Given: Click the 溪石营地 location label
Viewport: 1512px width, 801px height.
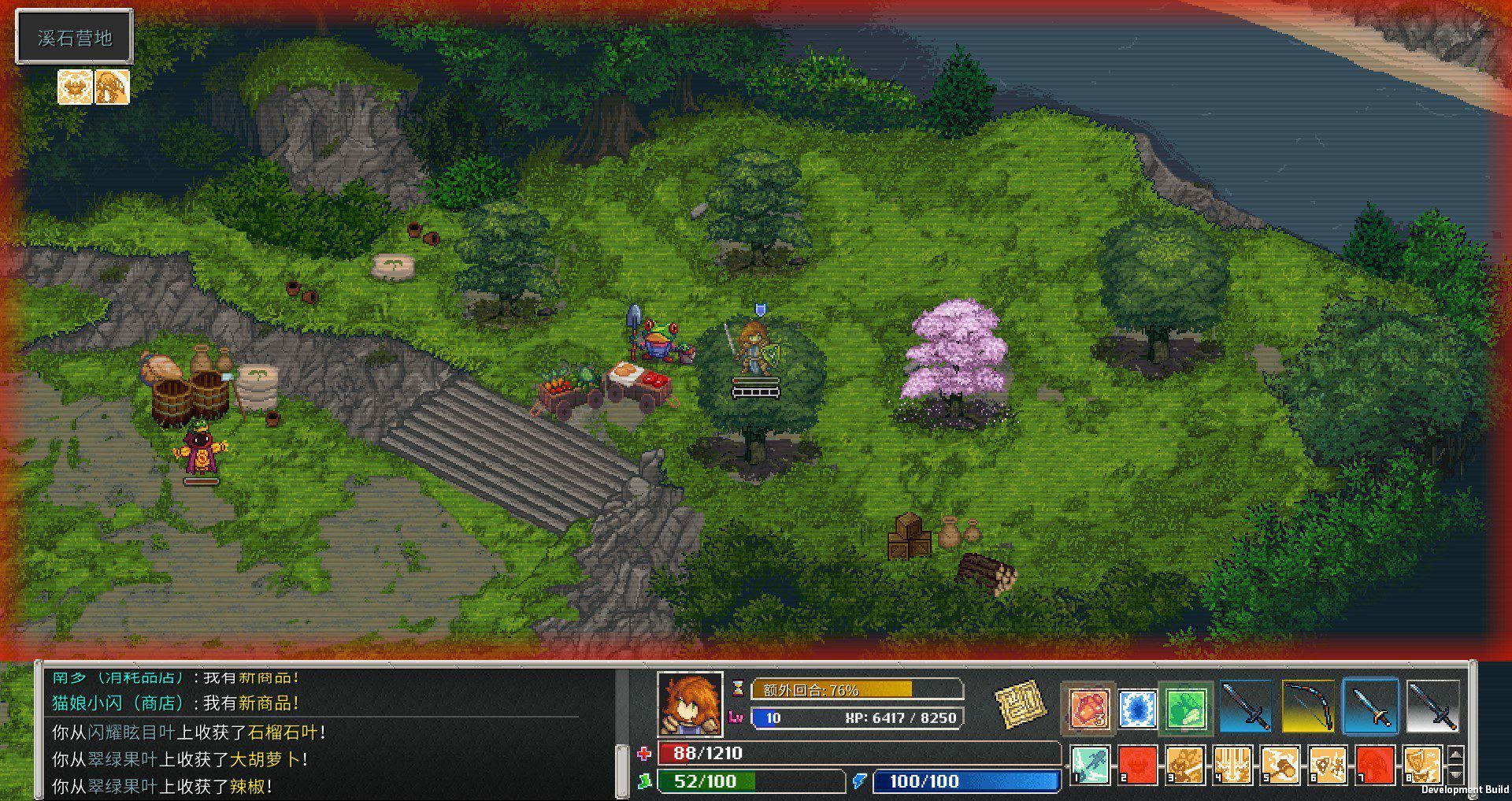Looking at the screenshot, I should pos(75,36).
